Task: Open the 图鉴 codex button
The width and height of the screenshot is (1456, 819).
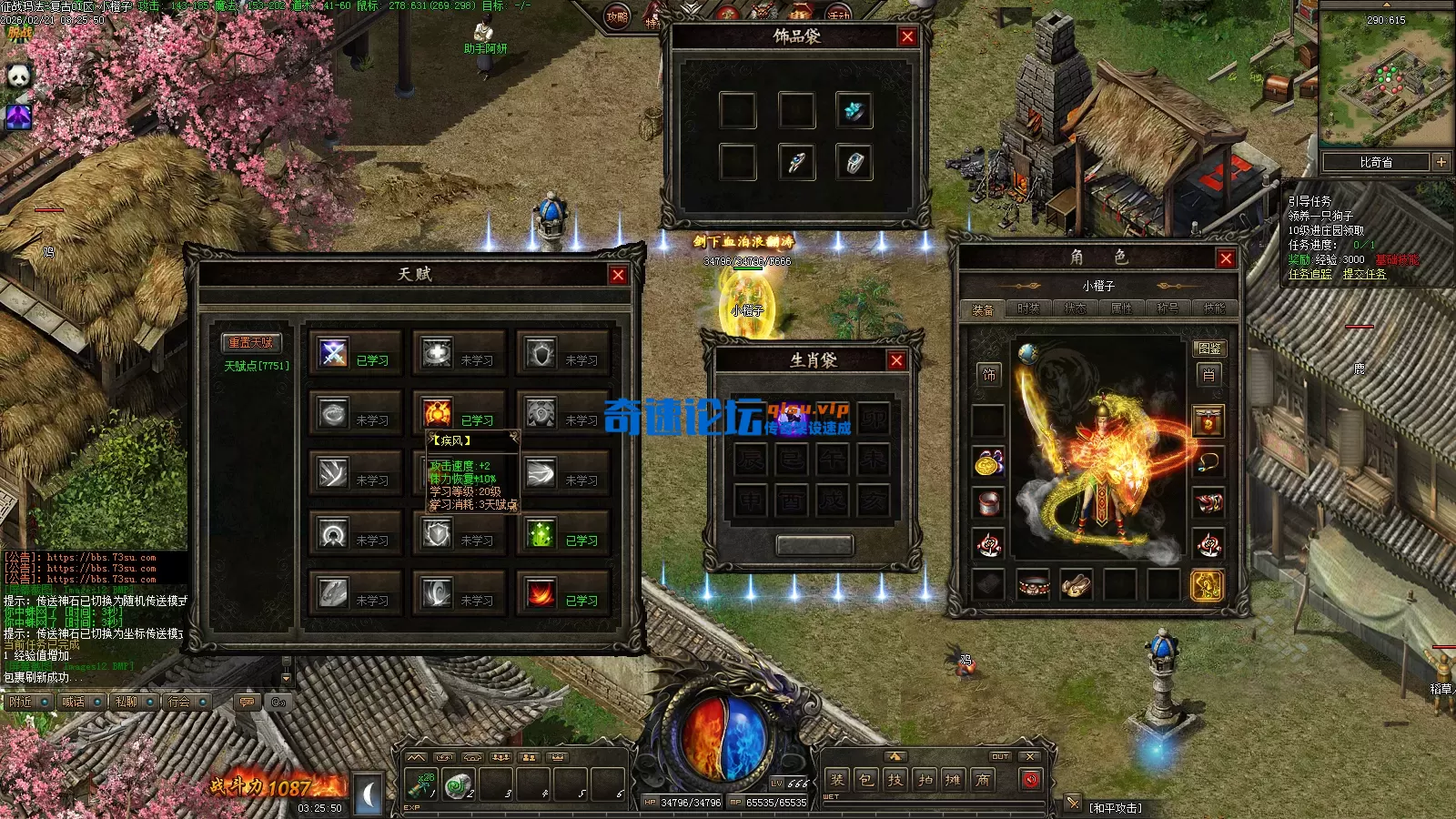Action: [x=1209, y=349]
